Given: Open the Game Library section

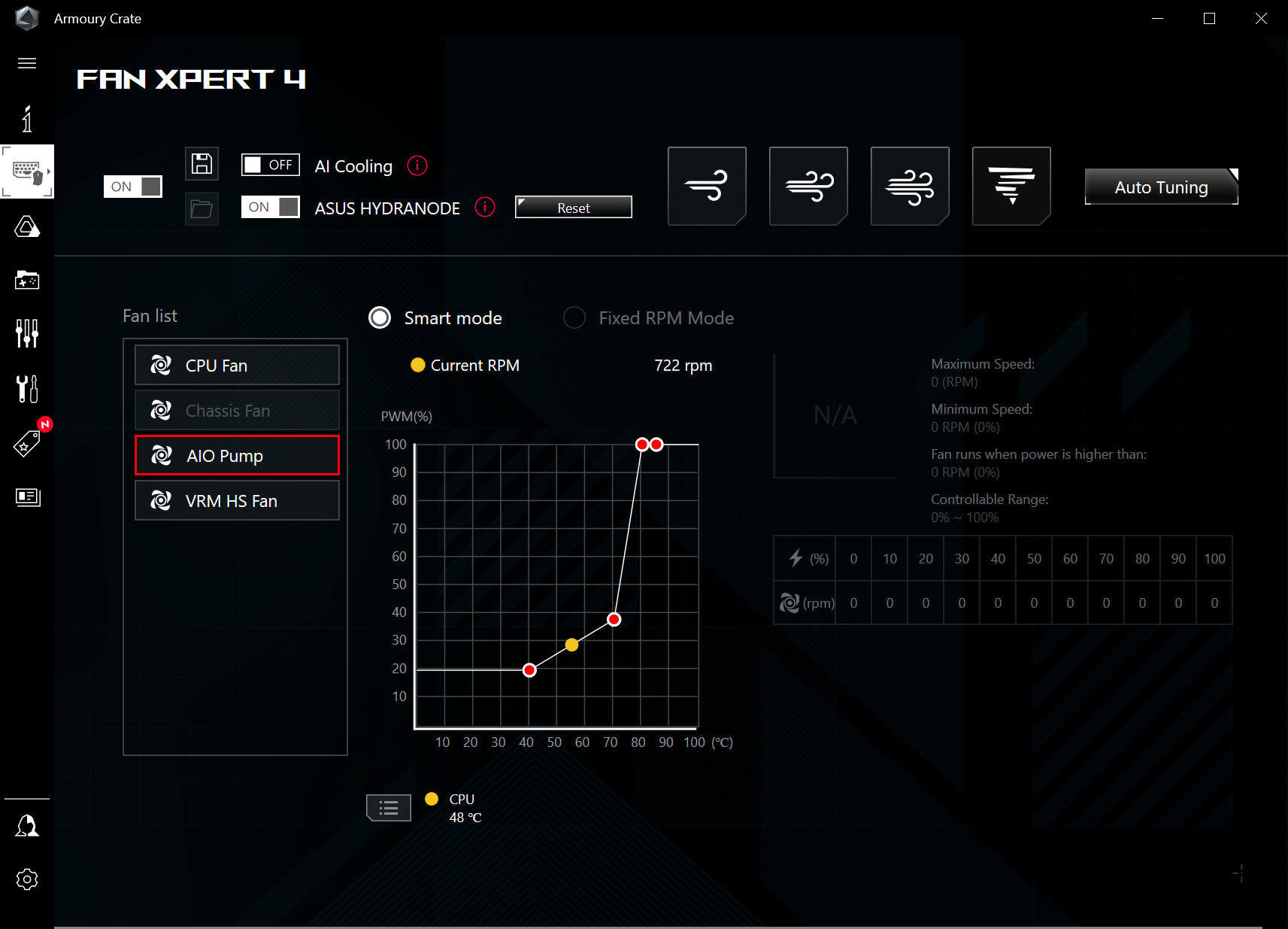Looking at the screenshot, I should point(27,281).
